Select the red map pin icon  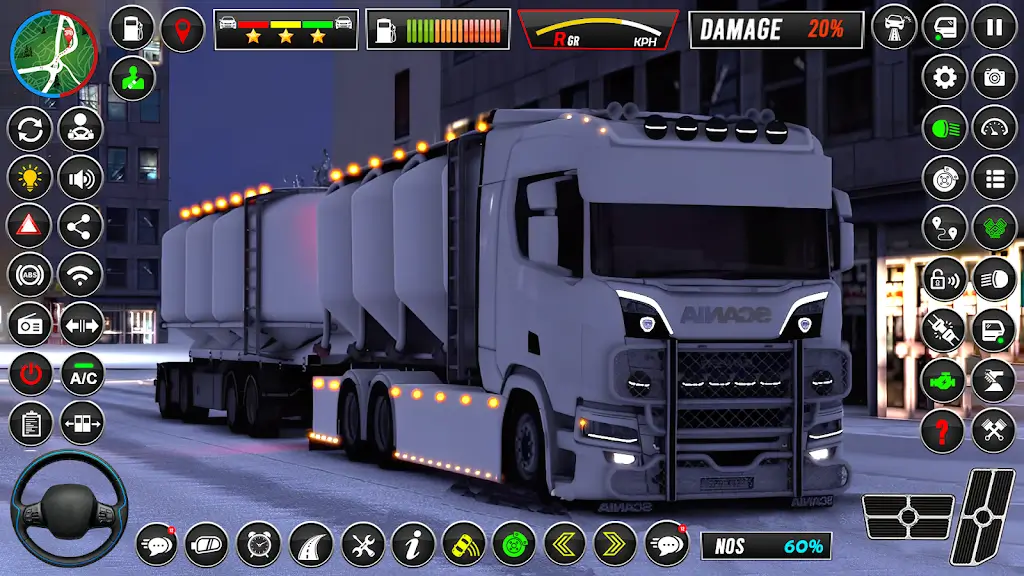pos(181,28)
